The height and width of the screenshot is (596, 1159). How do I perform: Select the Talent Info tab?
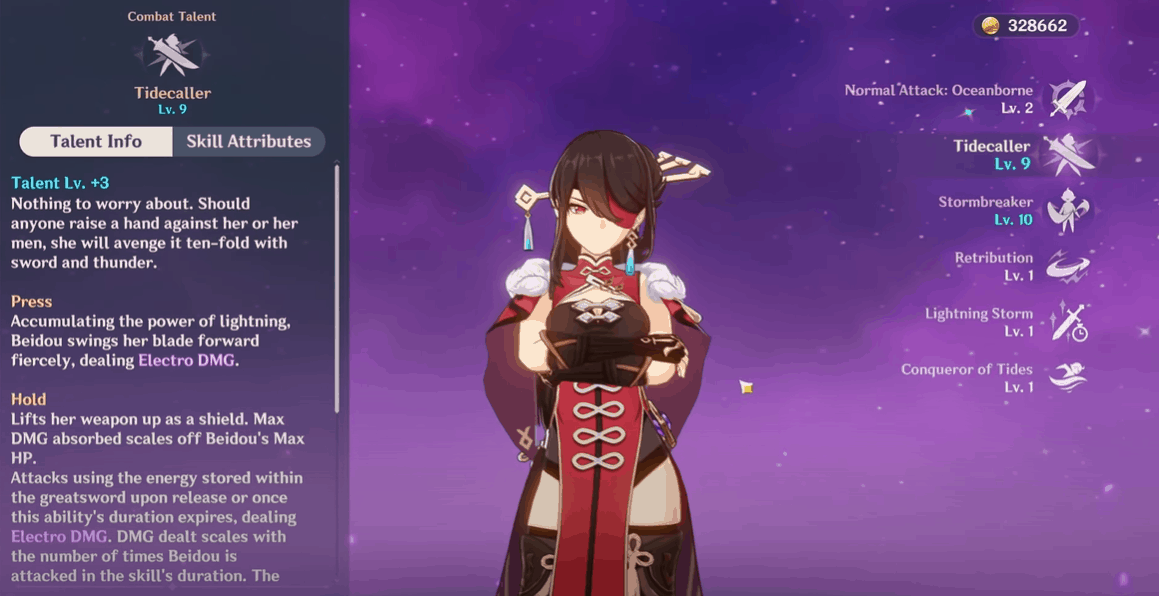point(96,141)
